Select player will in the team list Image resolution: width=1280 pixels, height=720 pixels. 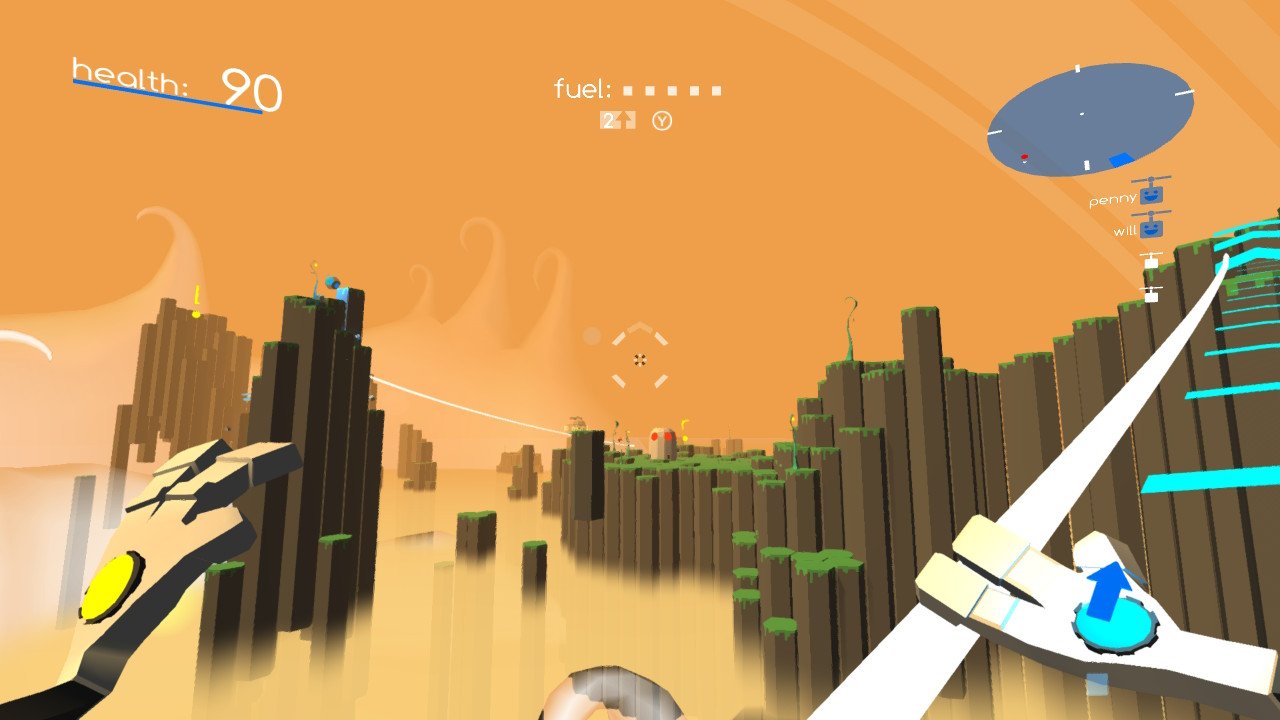tap(1139, 229)
